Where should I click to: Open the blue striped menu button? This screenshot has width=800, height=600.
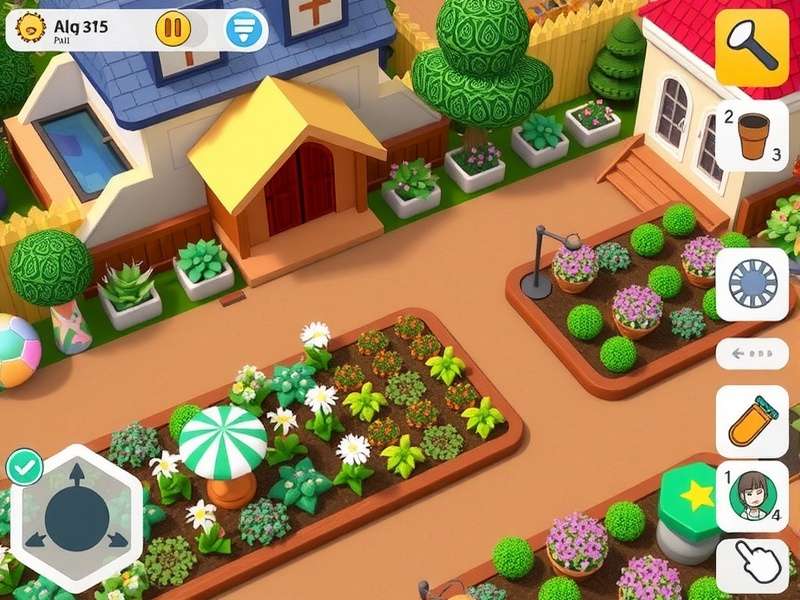(243, 29)
